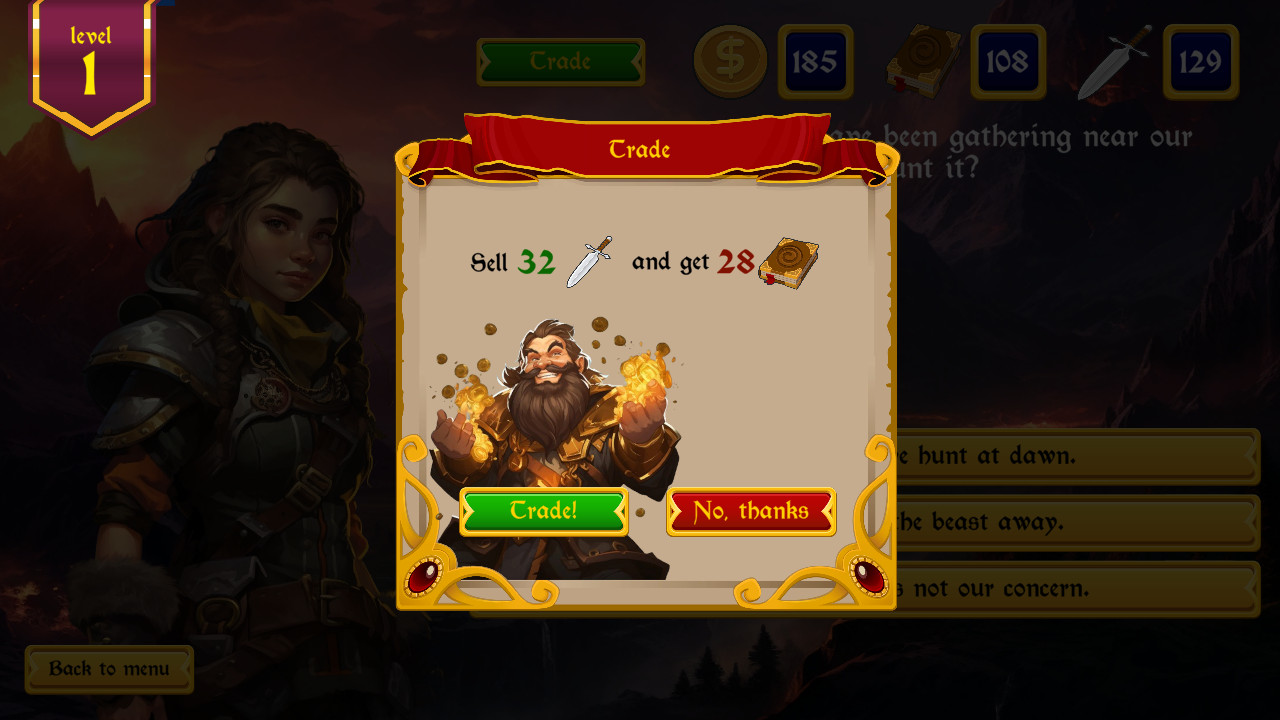This screenshot has width=1280, height=720.
Task: Click the book counter showing 108
Action: 1007,61
